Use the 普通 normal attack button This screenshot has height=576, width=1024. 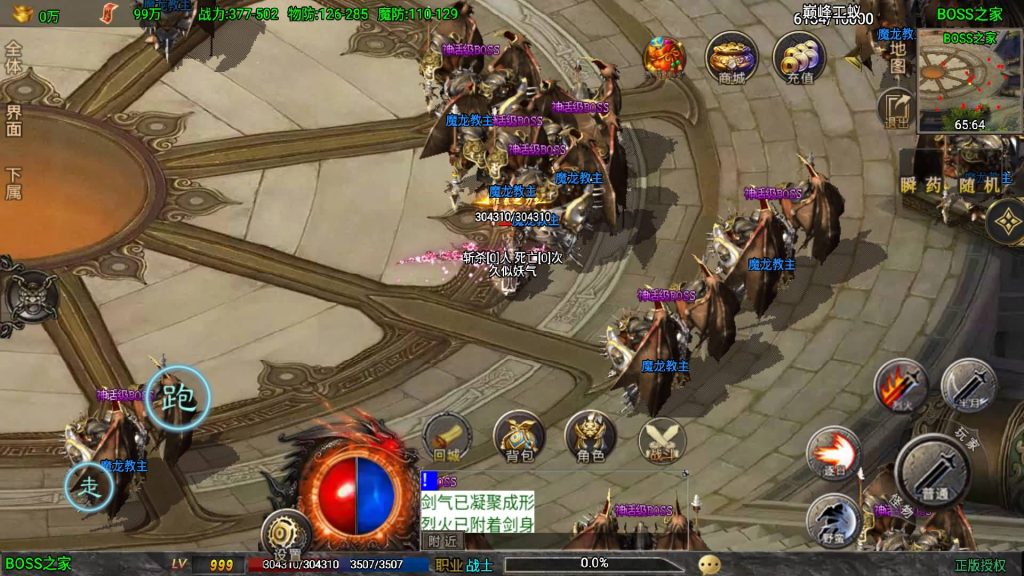(x=933, y=469)
